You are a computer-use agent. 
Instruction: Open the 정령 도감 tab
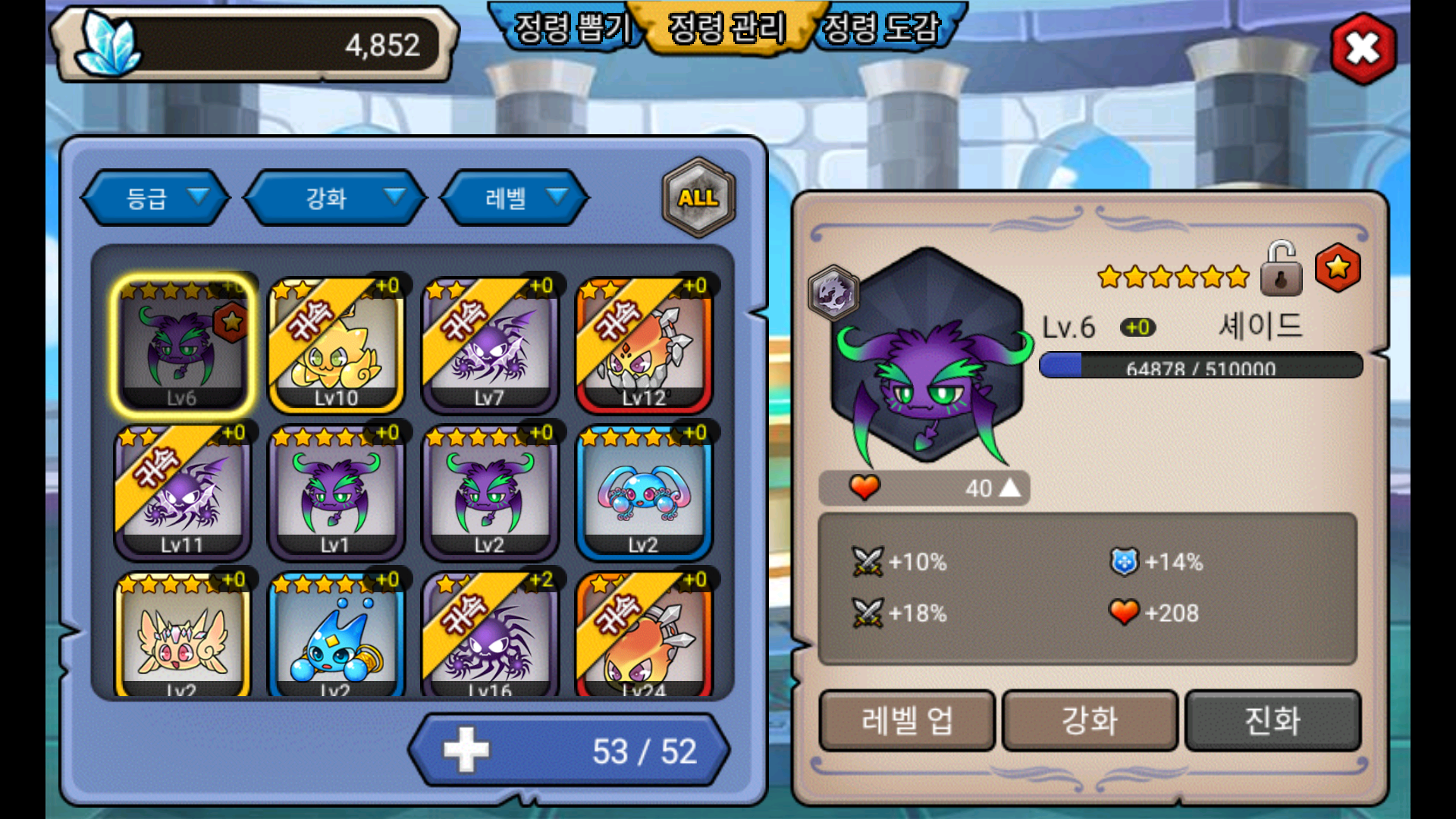tap(881, 29)
